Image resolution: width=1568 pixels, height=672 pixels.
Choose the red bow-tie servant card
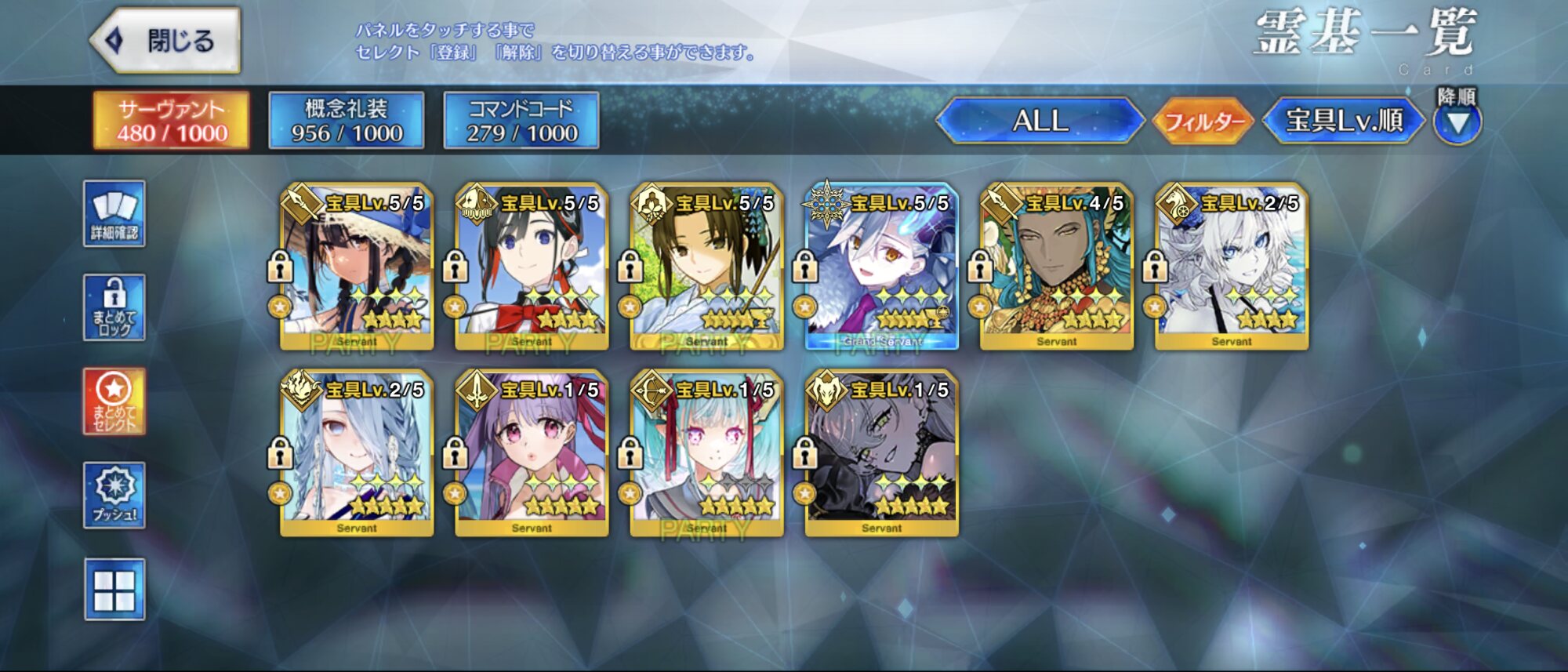[x=532, y=267]
